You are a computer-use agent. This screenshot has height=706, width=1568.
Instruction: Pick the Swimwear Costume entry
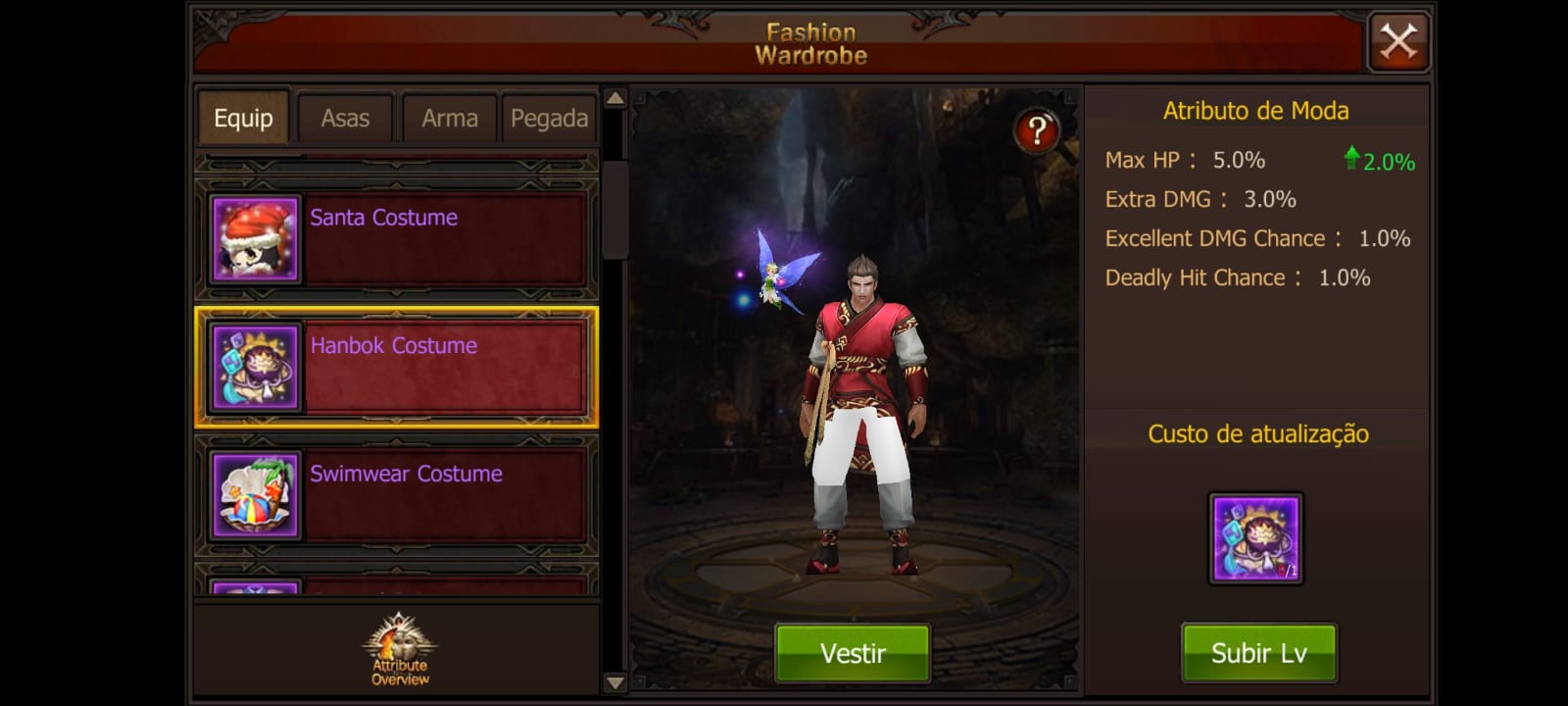pyautogui.click(x=397, y=495)
